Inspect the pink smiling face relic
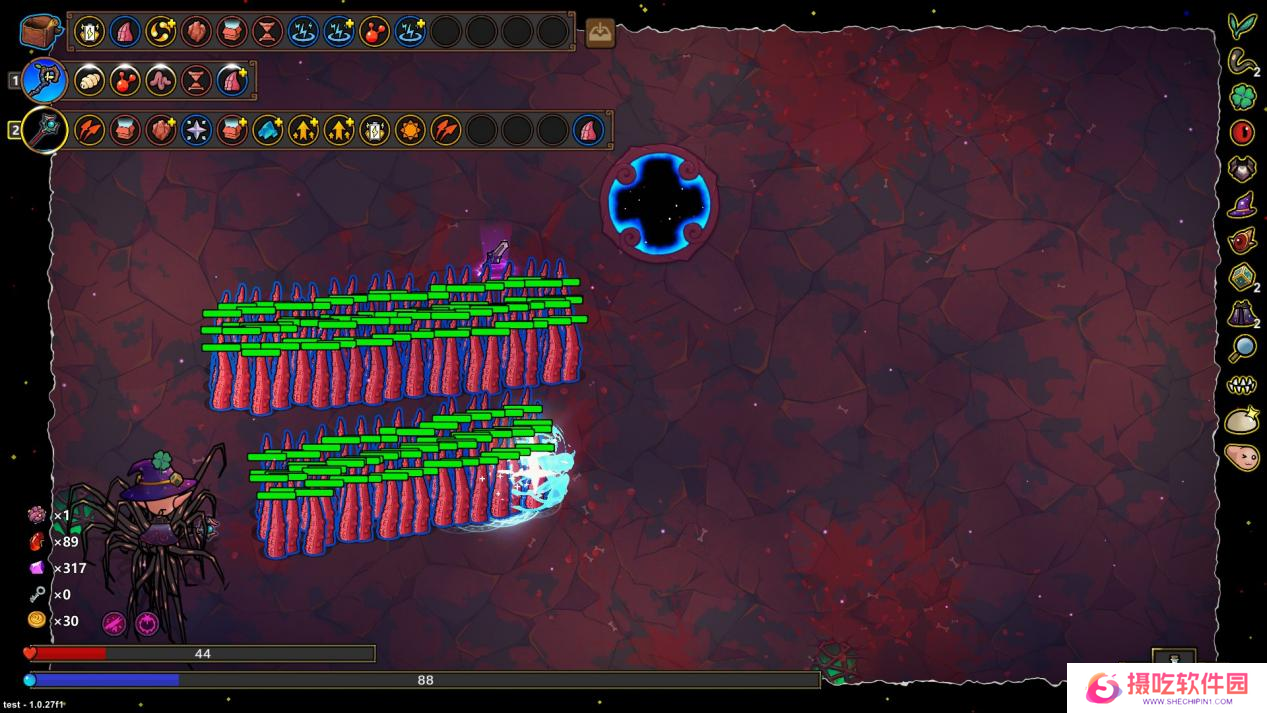Screen dimensions: 1267x713 (1242, 457)
